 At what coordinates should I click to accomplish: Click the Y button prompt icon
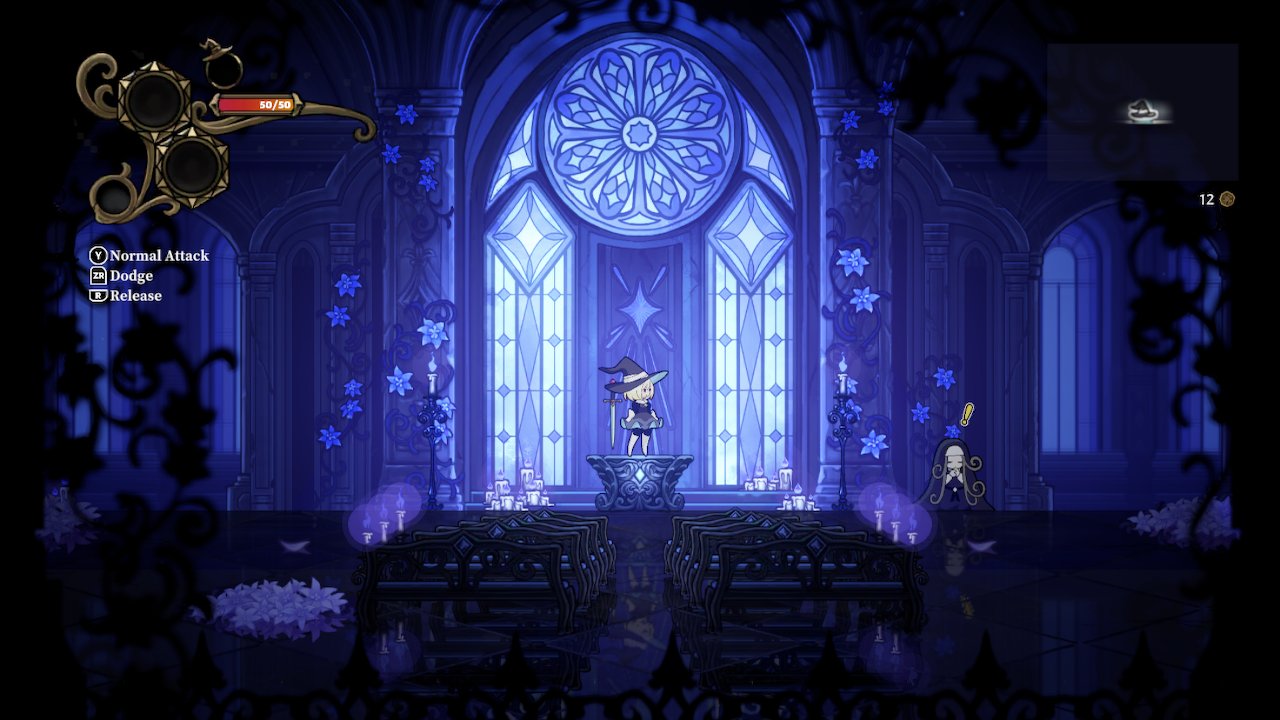pyautogui.click(x=97, y=255)
